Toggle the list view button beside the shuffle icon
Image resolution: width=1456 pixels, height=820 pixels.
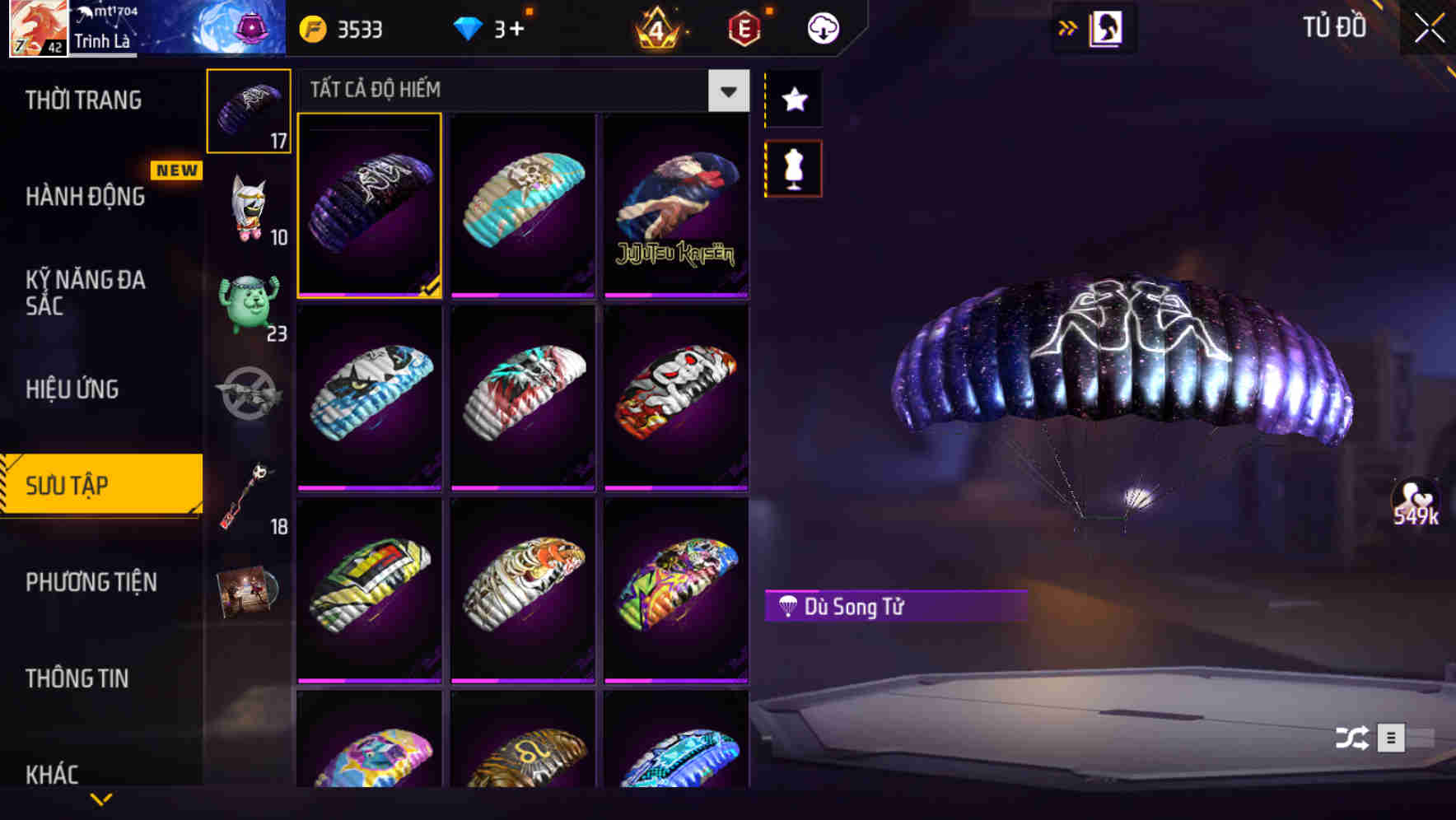[x=1393, y=738]
